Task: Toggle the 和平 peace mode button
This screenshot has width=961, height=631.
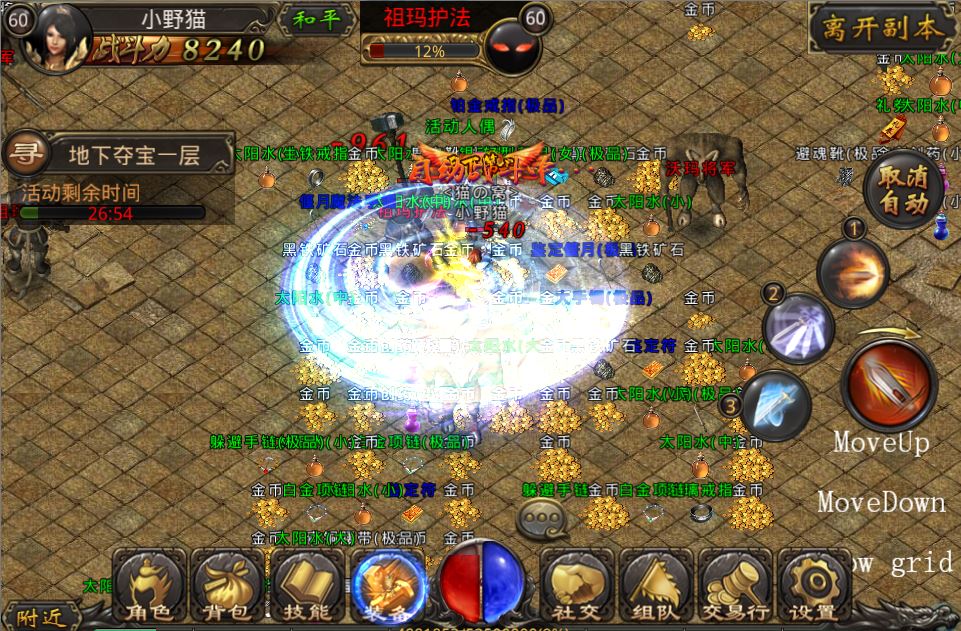Action: 315,20
